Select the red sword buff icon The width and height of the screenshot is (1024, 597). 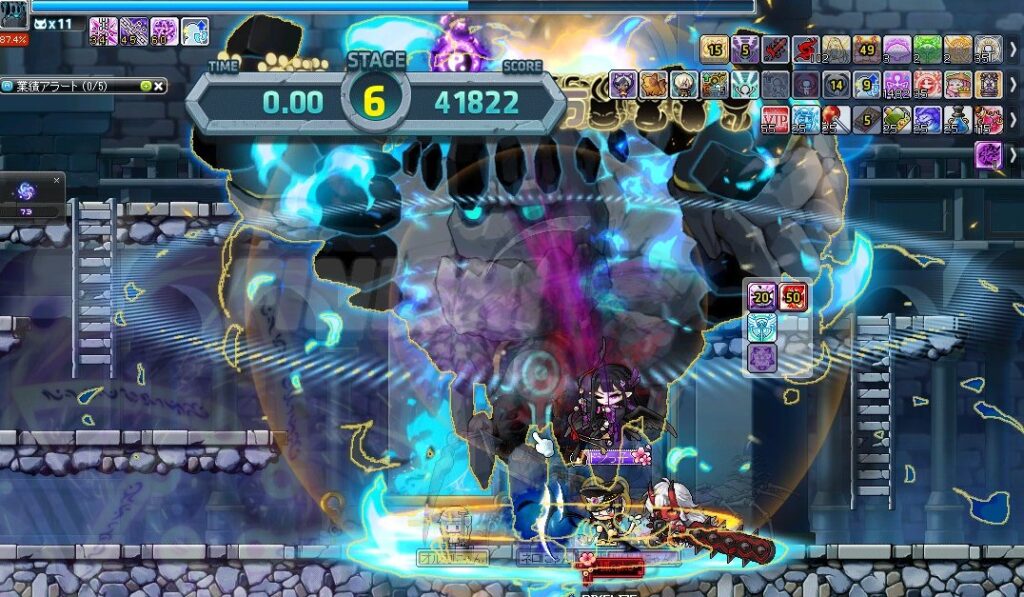[776, 49]
